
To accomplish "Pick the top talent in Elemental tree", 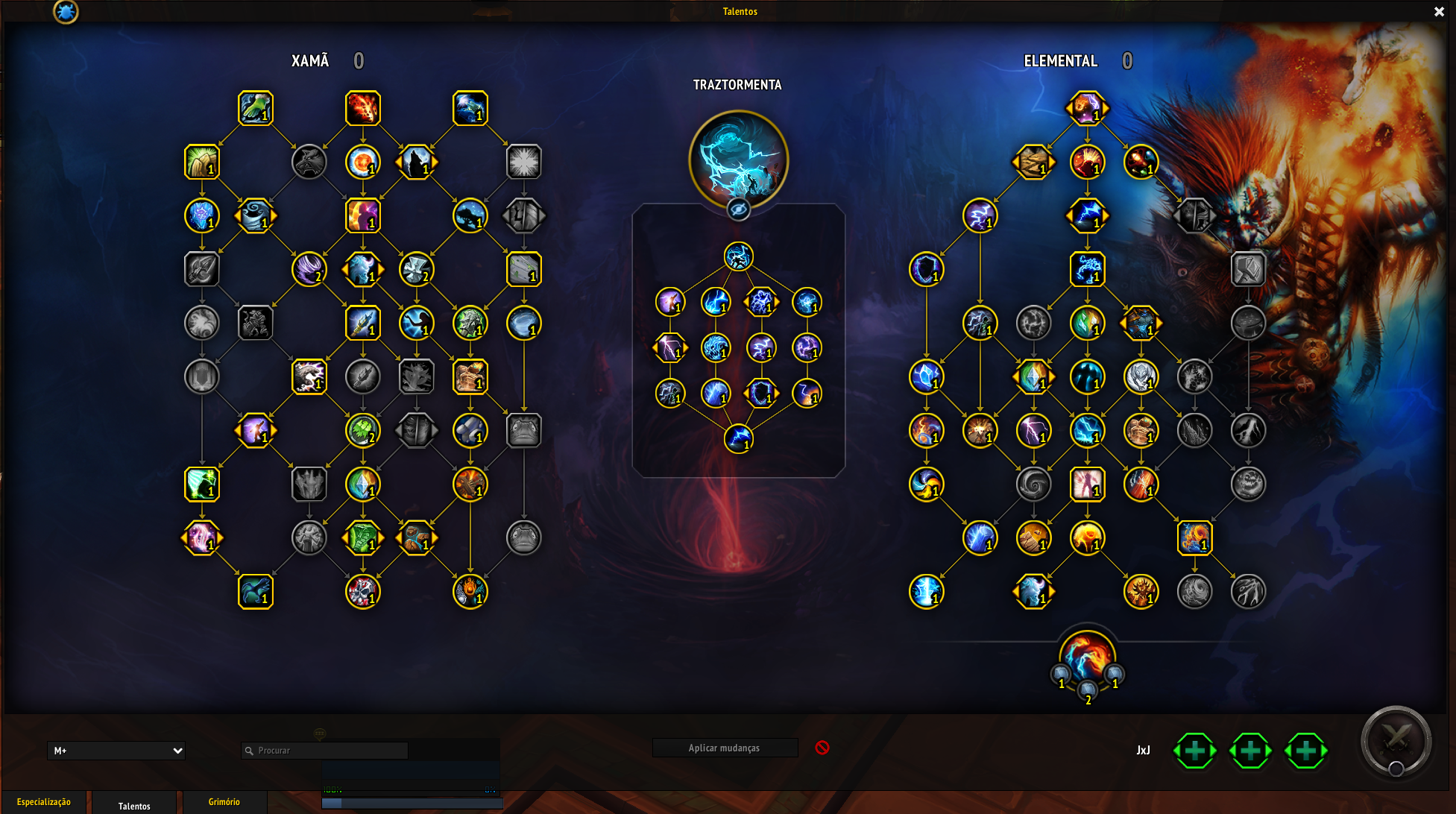I will pyautogui.click(x=1087, y=108).
